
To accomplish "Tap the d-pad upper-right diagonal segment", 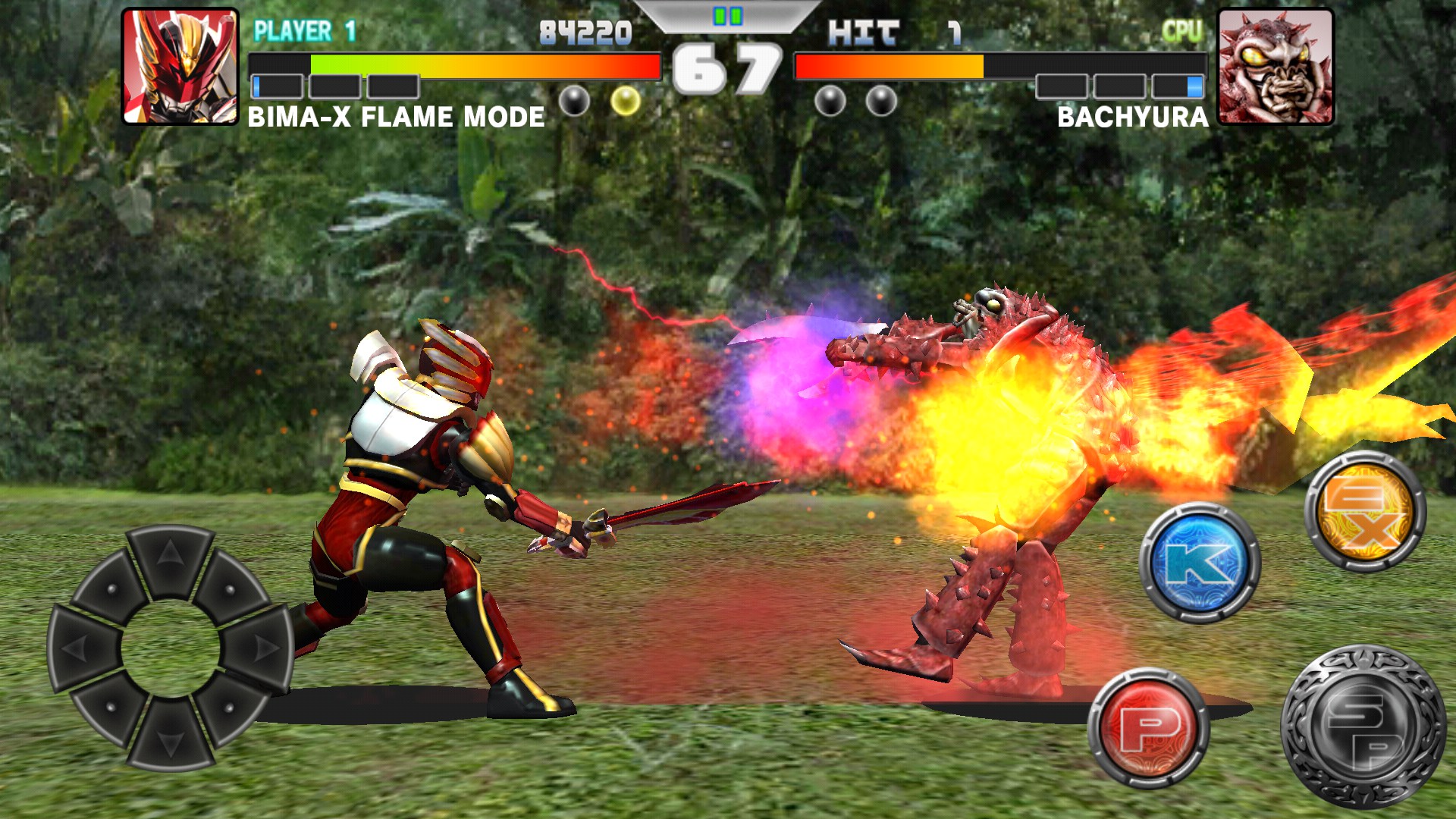I will point(230,588).
